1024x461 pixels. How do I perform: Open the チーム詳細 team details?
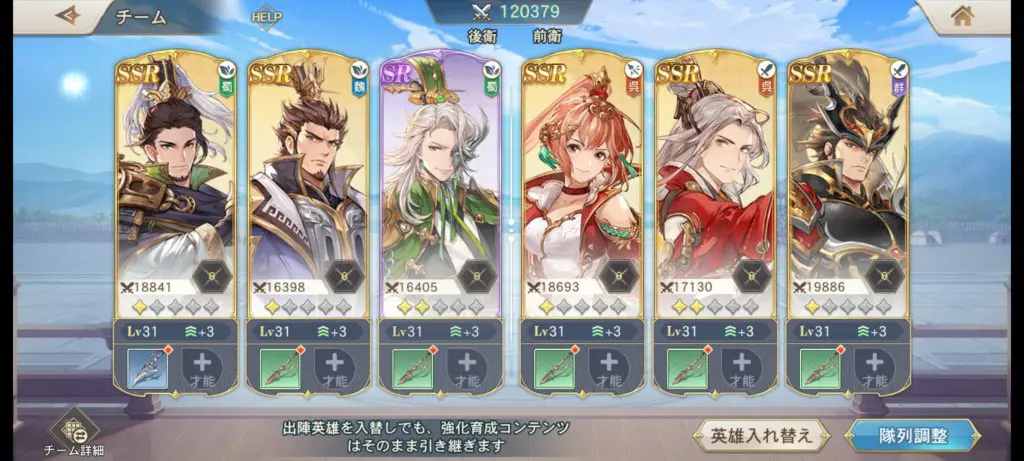coord(75,432)
